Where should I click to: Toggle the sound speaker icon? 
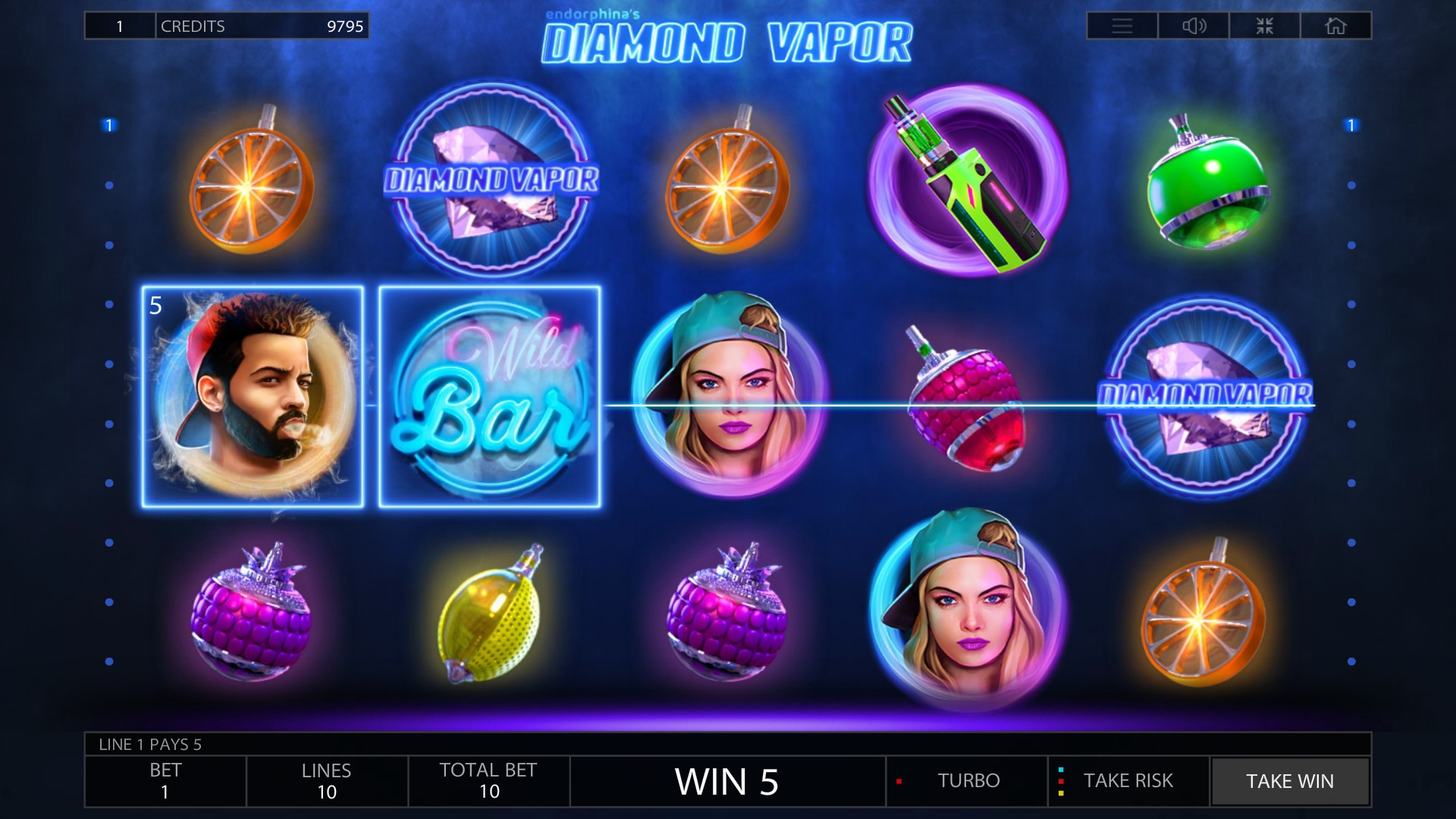pos(1194,26)
